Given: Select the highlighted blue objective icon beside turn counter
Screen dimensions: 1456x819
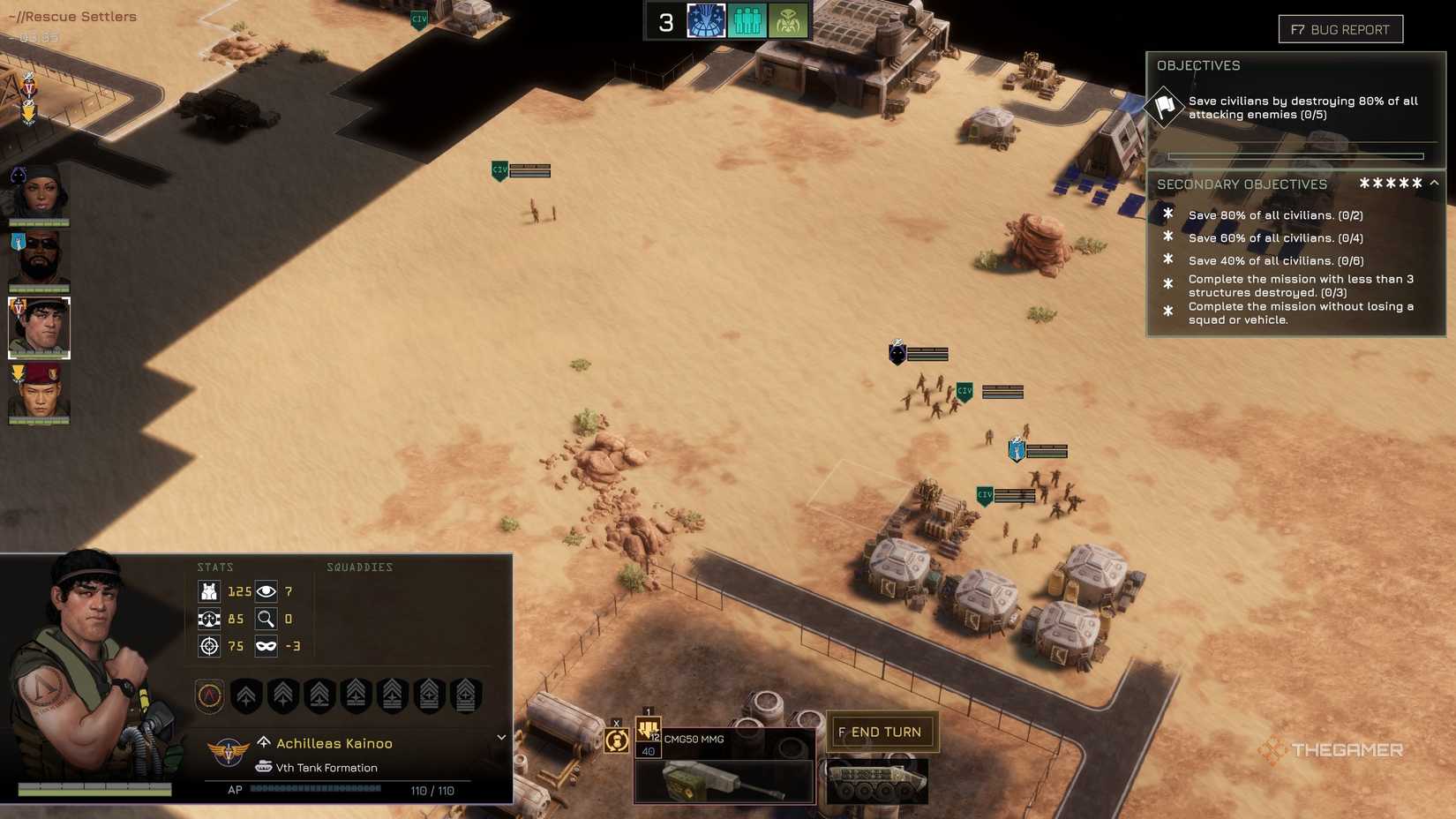Looking at the screenshot, I should [x=704, y=20].
